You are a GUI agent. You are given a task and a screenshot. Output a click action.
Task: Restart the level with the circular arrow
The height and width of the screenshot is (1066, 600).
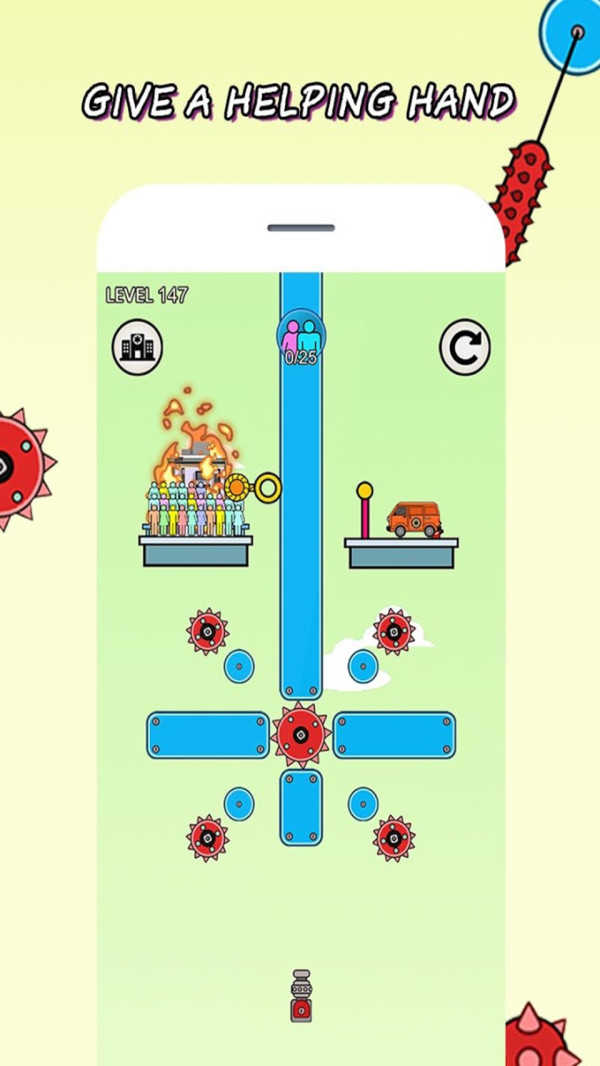click(465, 347)
